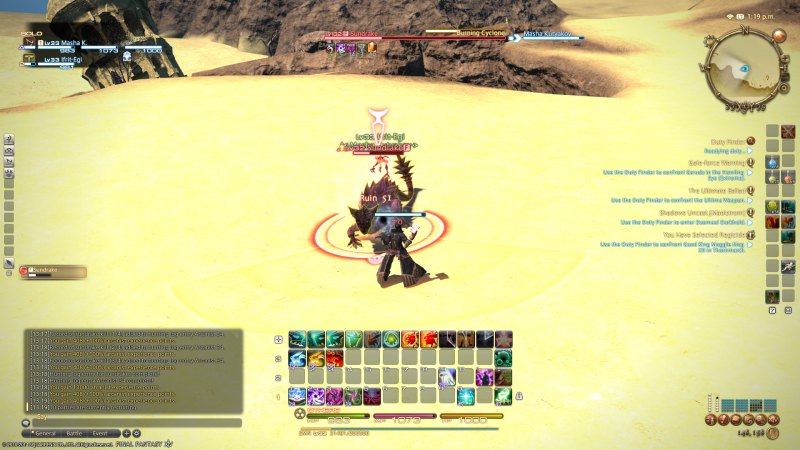Use the flaming red pet ability icon
Screen dimensions: 800x450
pyautogui.click(x=428, y=339)
